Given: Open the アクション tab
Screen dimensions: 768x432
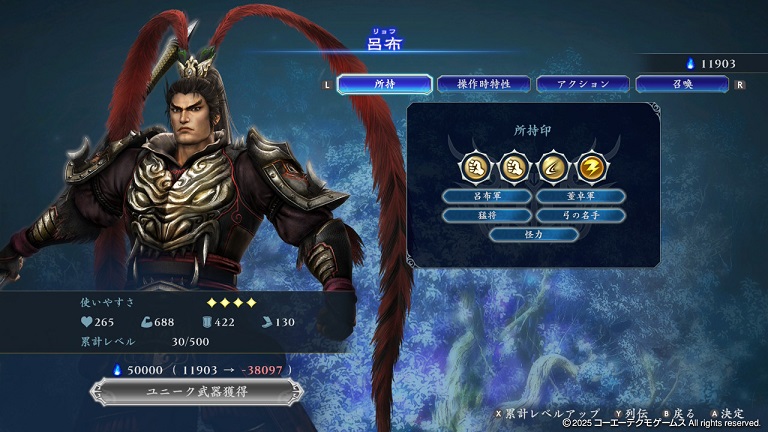Looking at the screenshot, I should coord(582,85).
